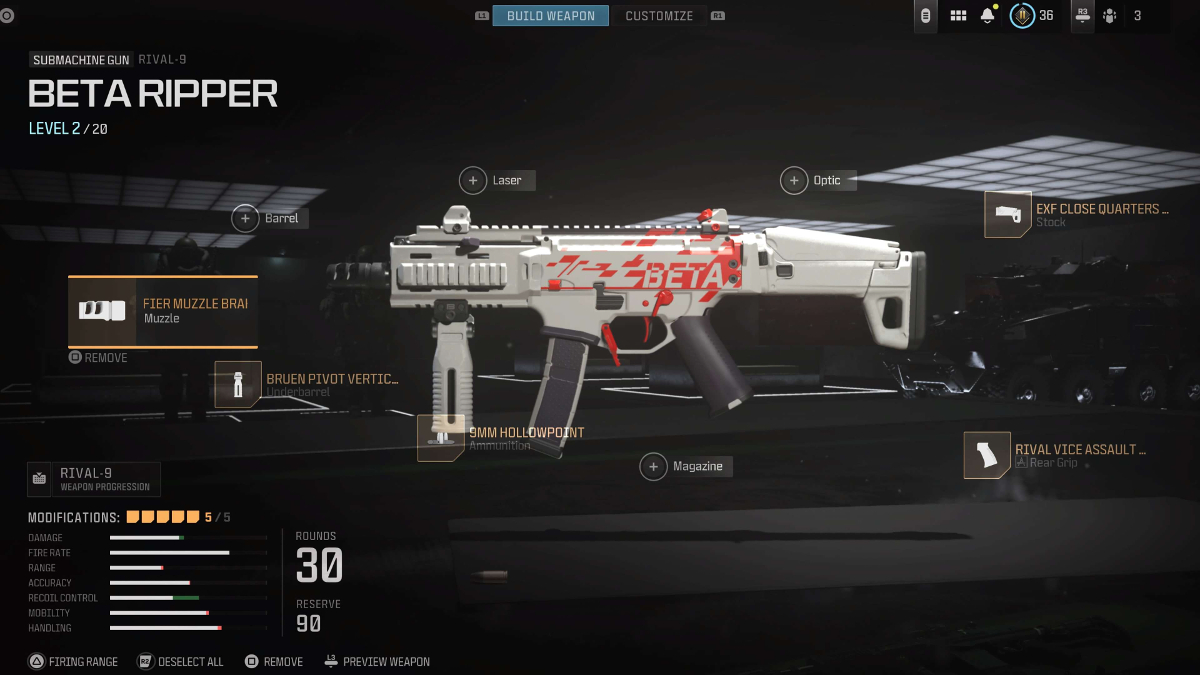Open the EXF Close Quarters stock slot
This screenshot has height=675, width=1200.
pyautogui.click(x=1008, y=215)
